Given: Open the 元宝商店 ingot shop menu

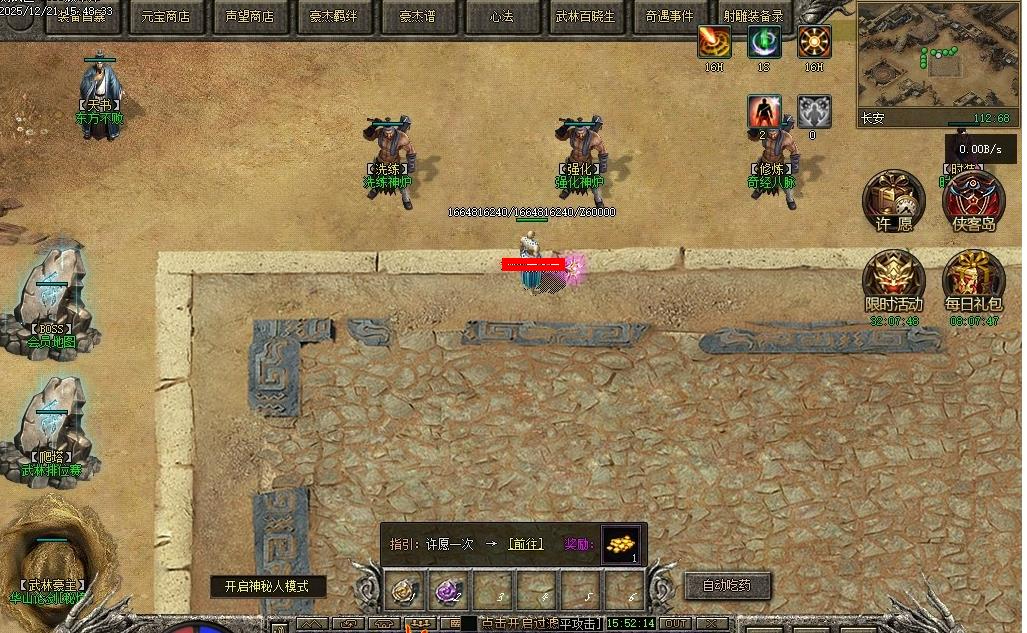Looking at the screenshot, I should pyautogui.click(x=165, y=17).
